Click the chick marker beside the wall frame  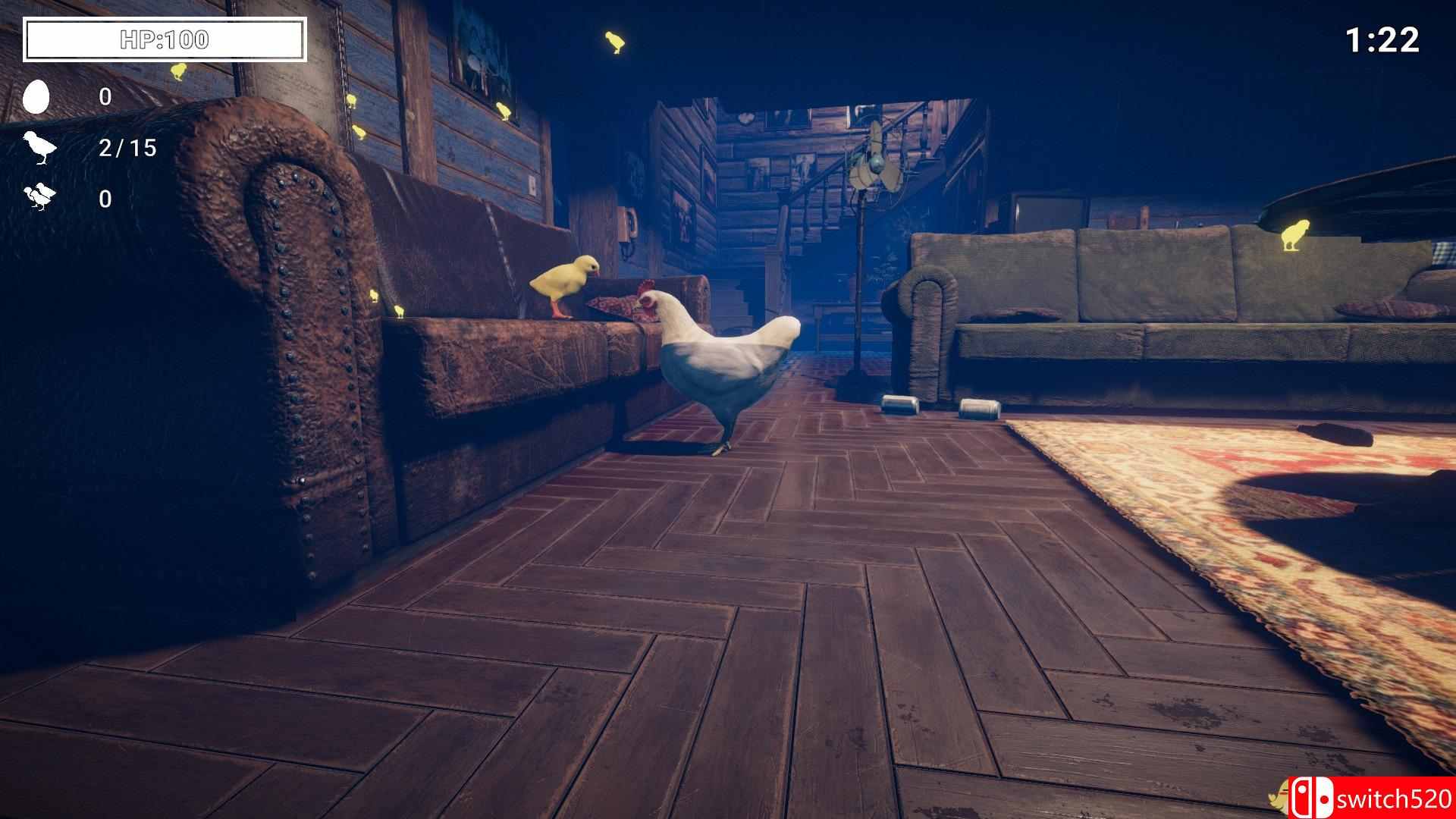pos(504,109)
